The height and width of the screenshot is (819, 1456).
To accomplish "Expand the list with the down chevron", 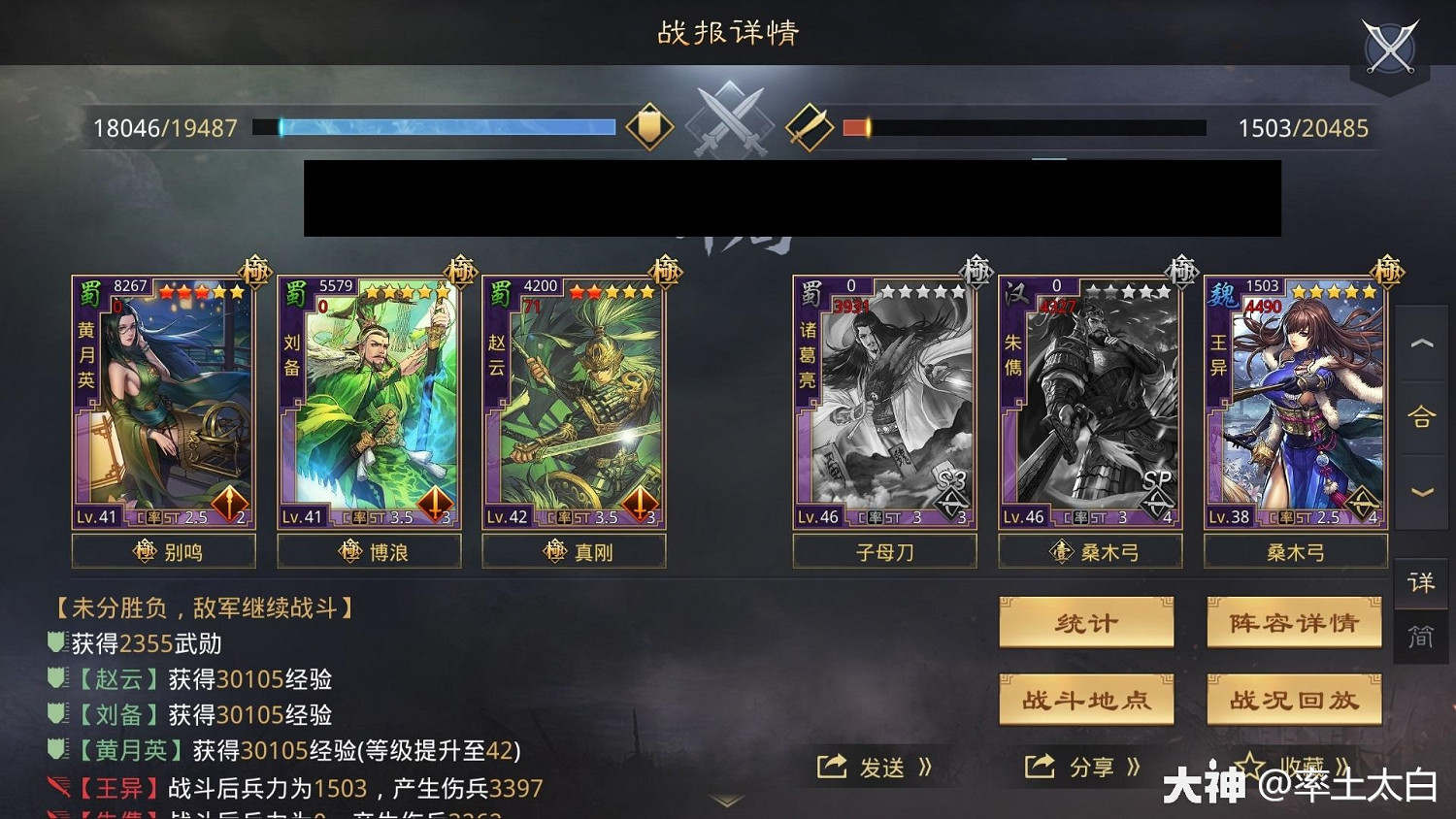I will pyautogui.click(x=1421, y=491).
